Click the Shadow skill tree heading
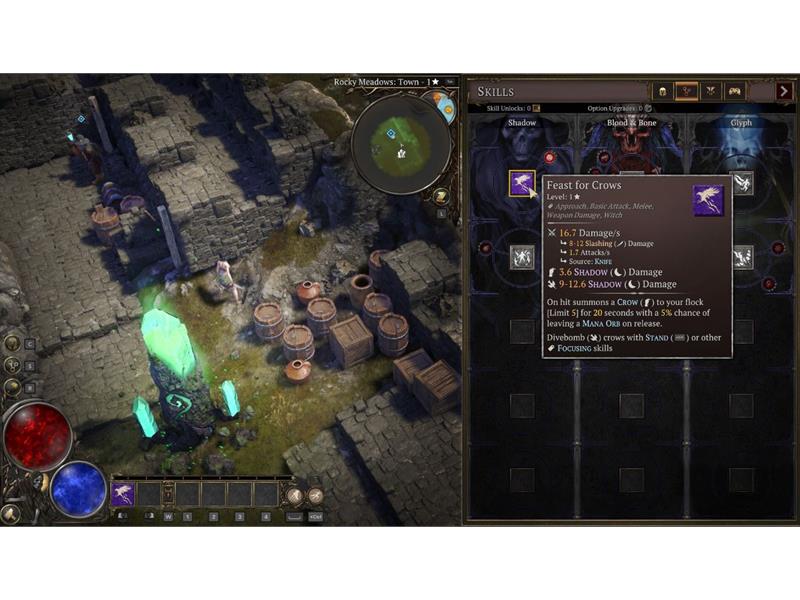The width and height of the screenshot is (800, 600). click(522, 123)
